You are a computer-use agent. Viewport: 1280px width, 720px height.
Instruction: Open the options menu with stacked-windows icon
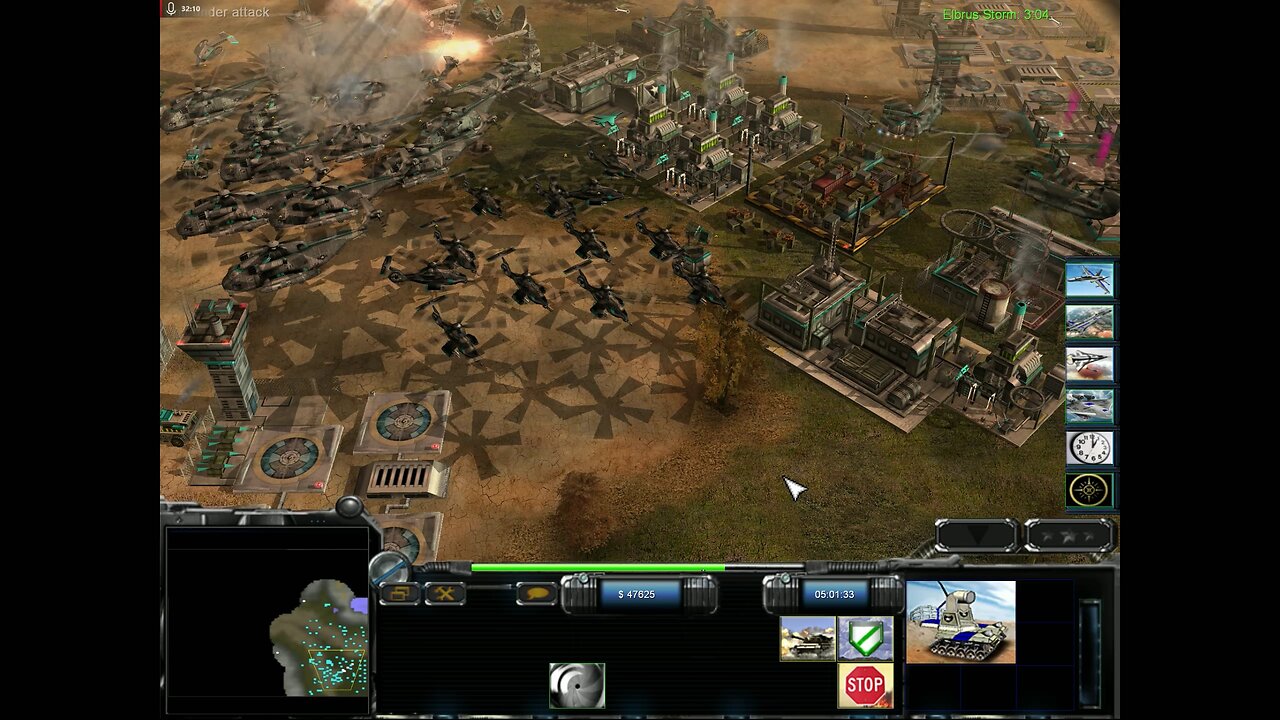(399, 592)
